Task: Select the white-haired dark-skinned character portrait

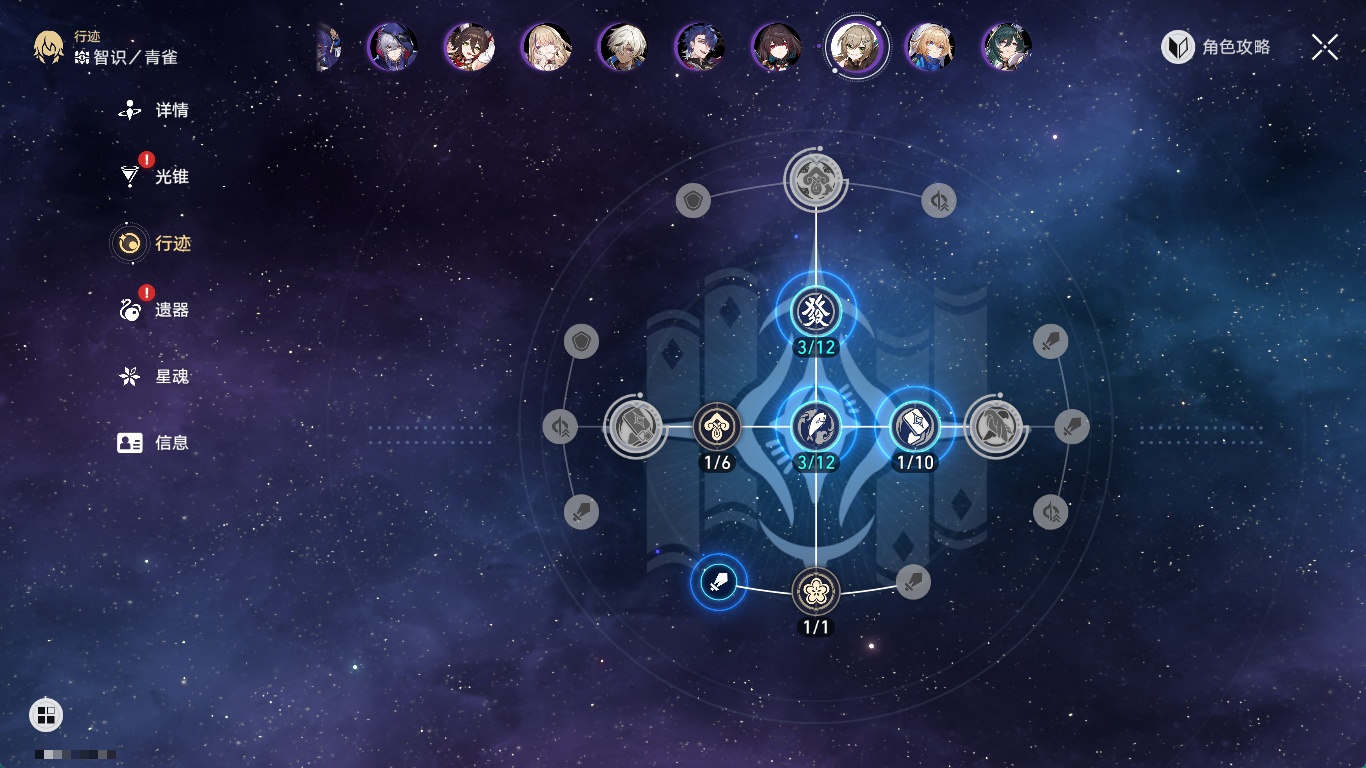Action: point(623,47)
